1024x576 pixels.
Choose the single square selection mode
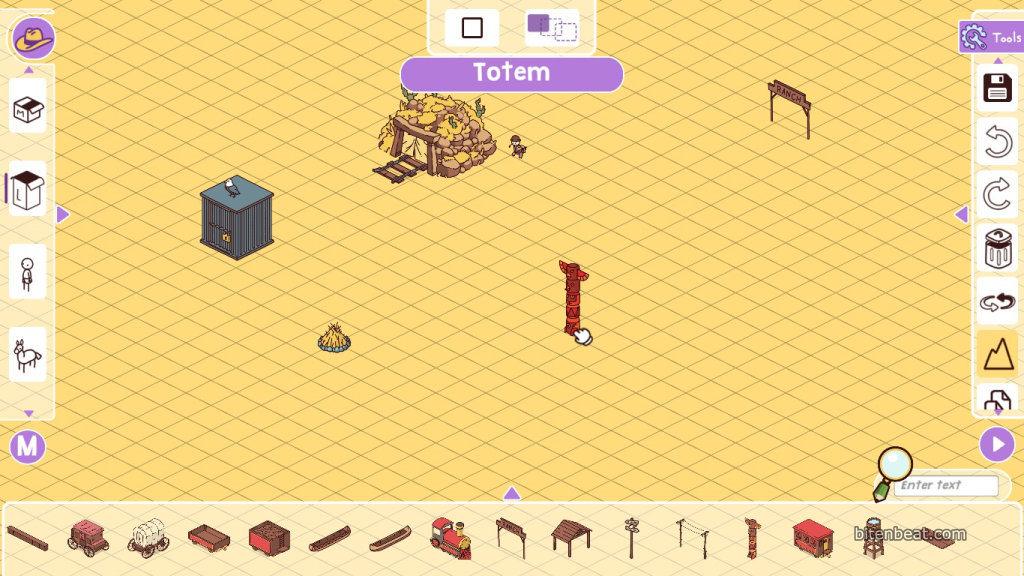coord(472,28)
